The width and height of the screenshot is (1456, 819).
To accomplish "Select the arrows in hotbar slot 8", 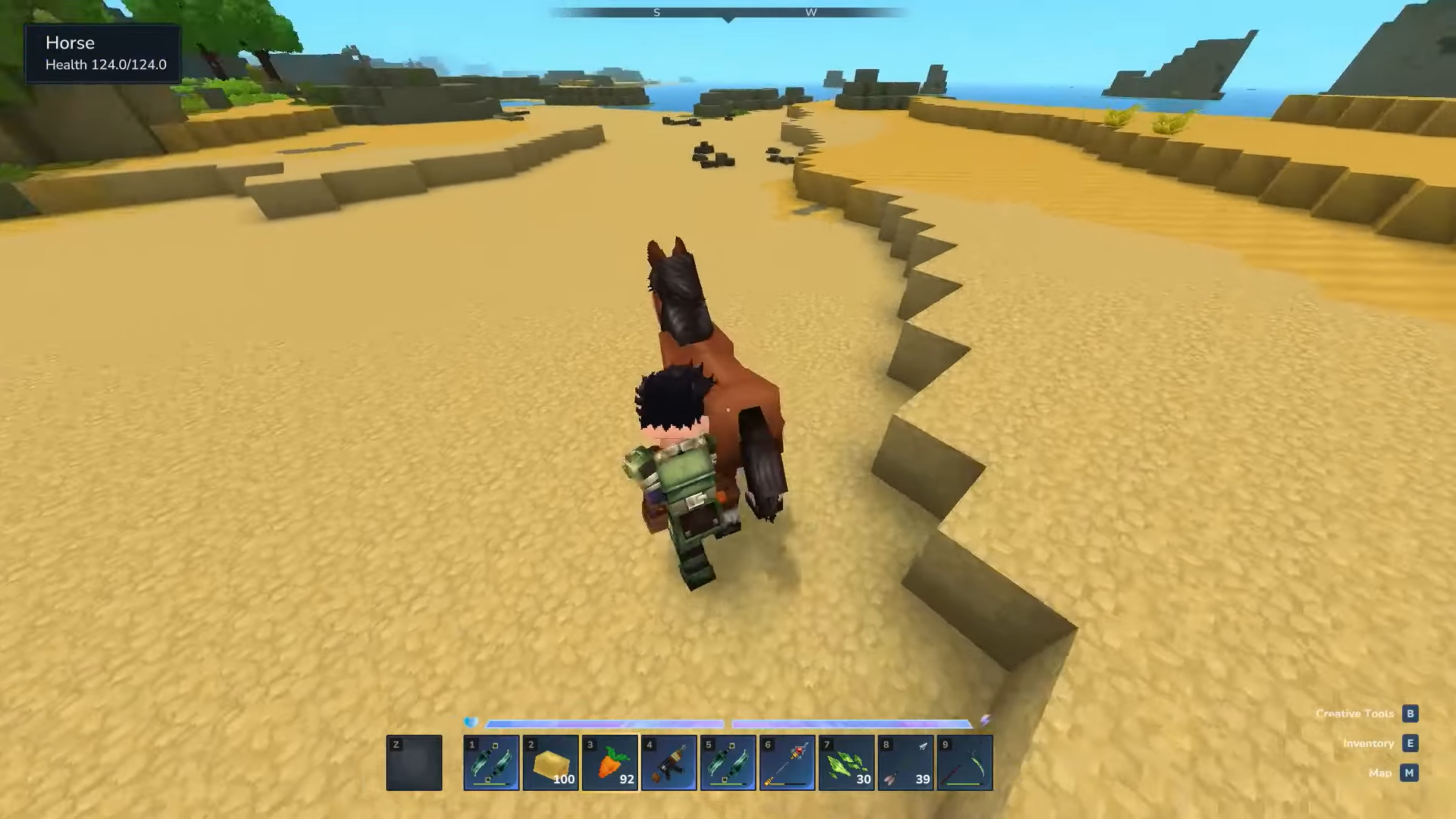I will [x=905, y=762].
